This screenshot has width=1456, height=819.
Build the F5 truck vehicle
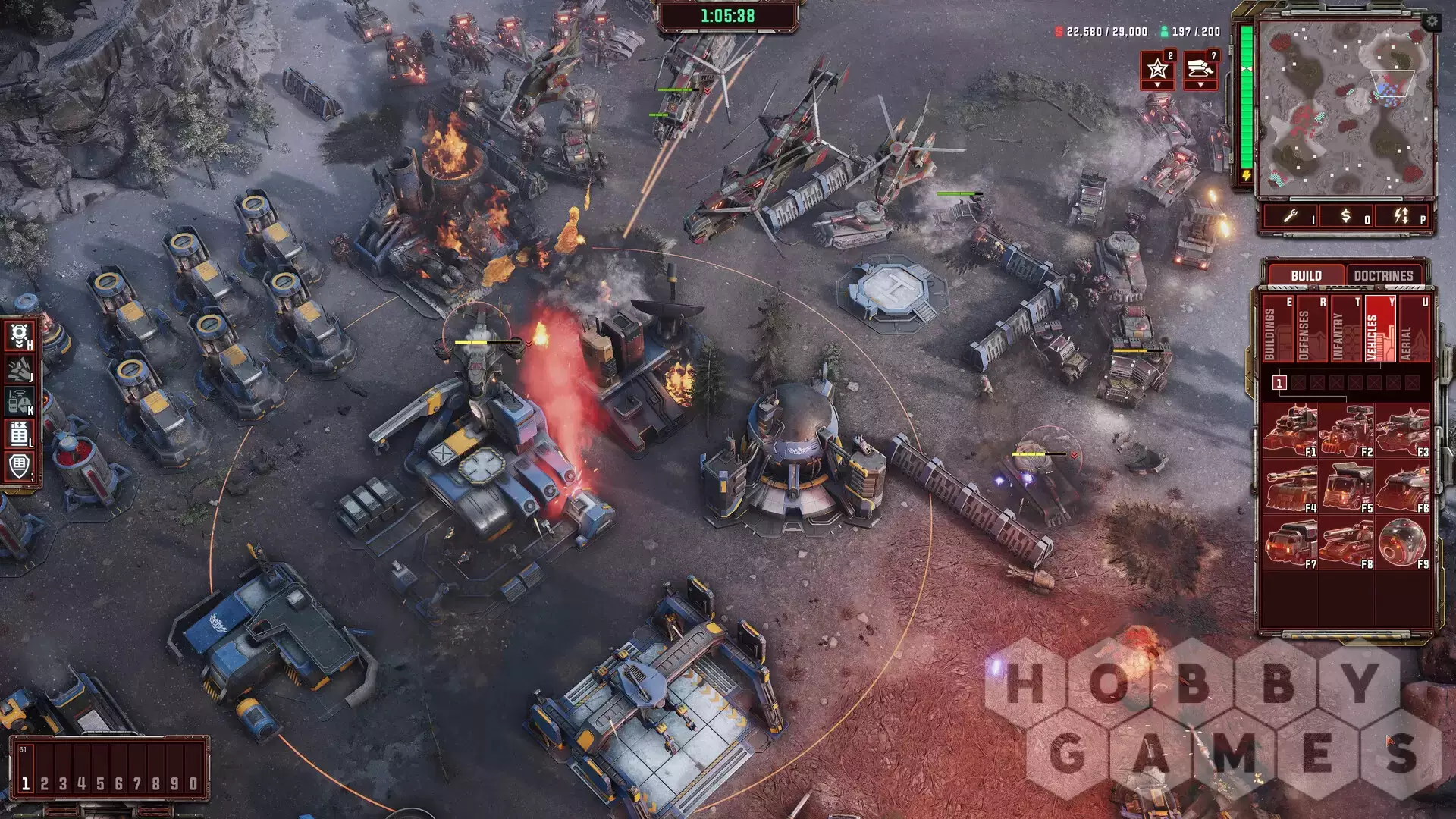[x=1346, y=486]
